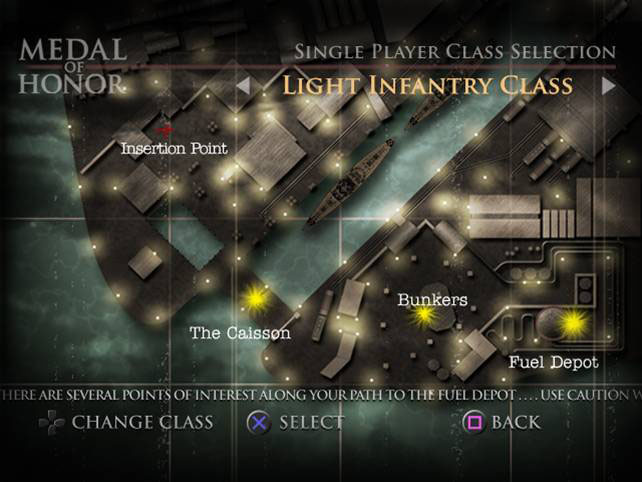642x482 pixels.
Task: Choose the Bunkers map marker
Action: (x=425, y=315)
